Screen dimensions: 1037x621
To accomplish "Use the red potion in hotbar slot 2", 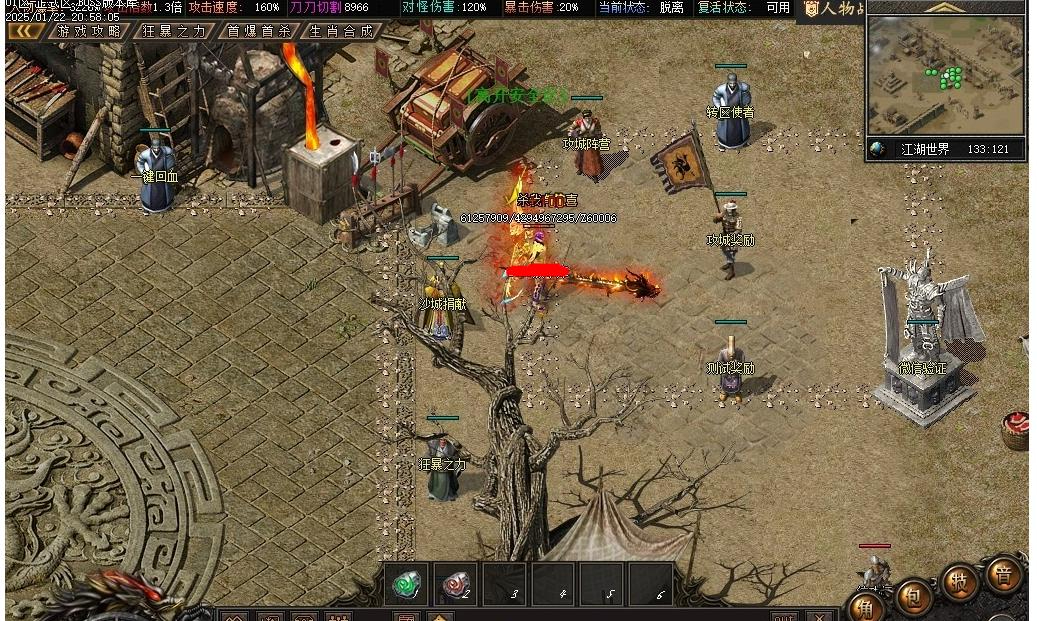I will point(455,583).
